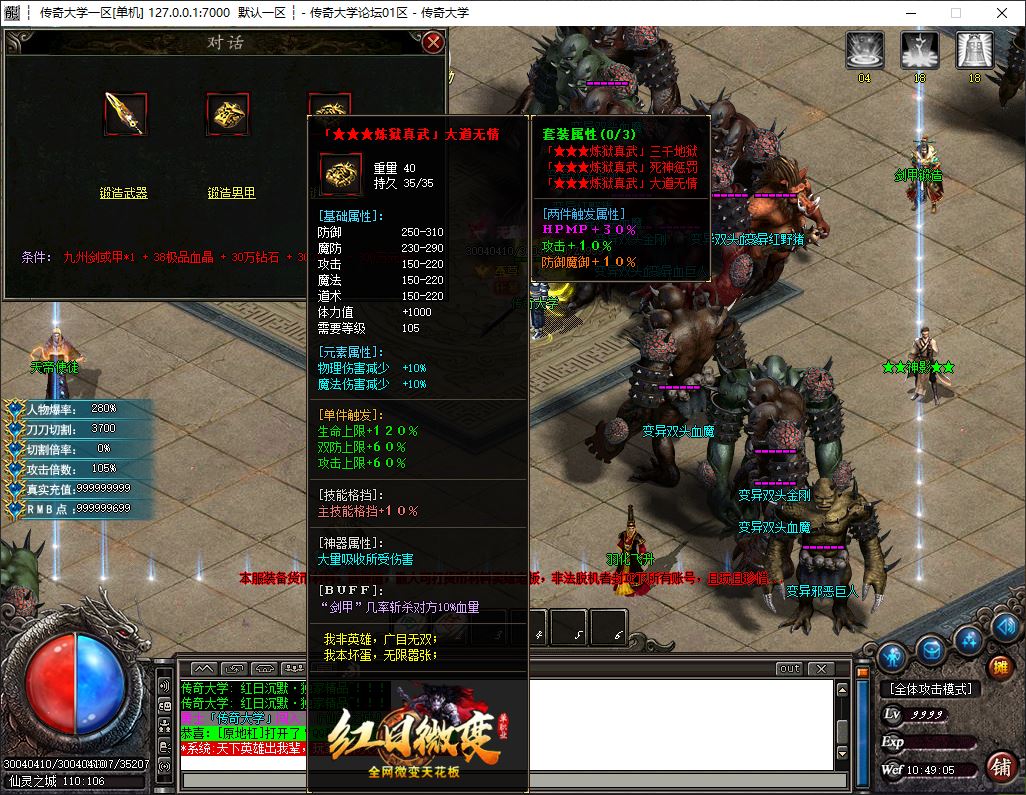Open the orange 摊 stall button
The height and width of the screenshot is (795, 1026).
[x=999, y=666]
